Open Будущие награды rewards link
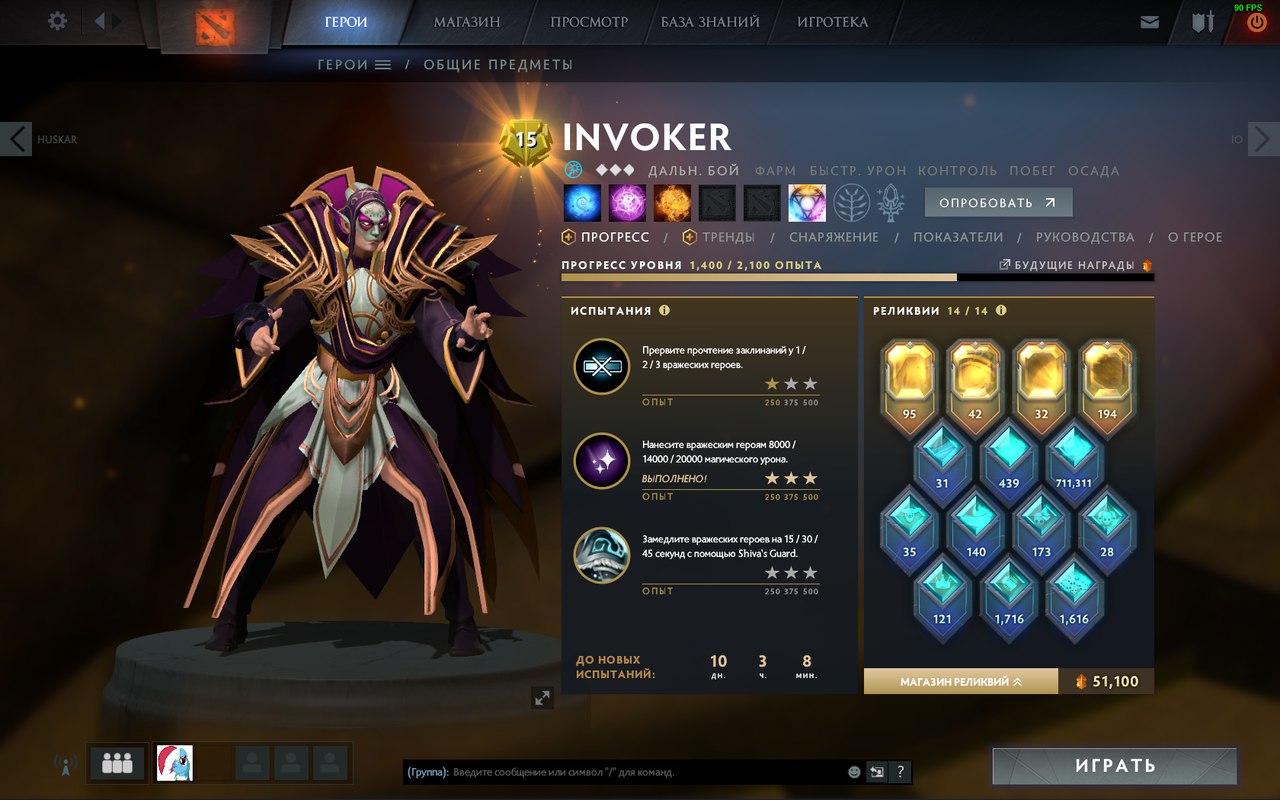This screenshot has width=1280, height=800. tap(1074, 265)
